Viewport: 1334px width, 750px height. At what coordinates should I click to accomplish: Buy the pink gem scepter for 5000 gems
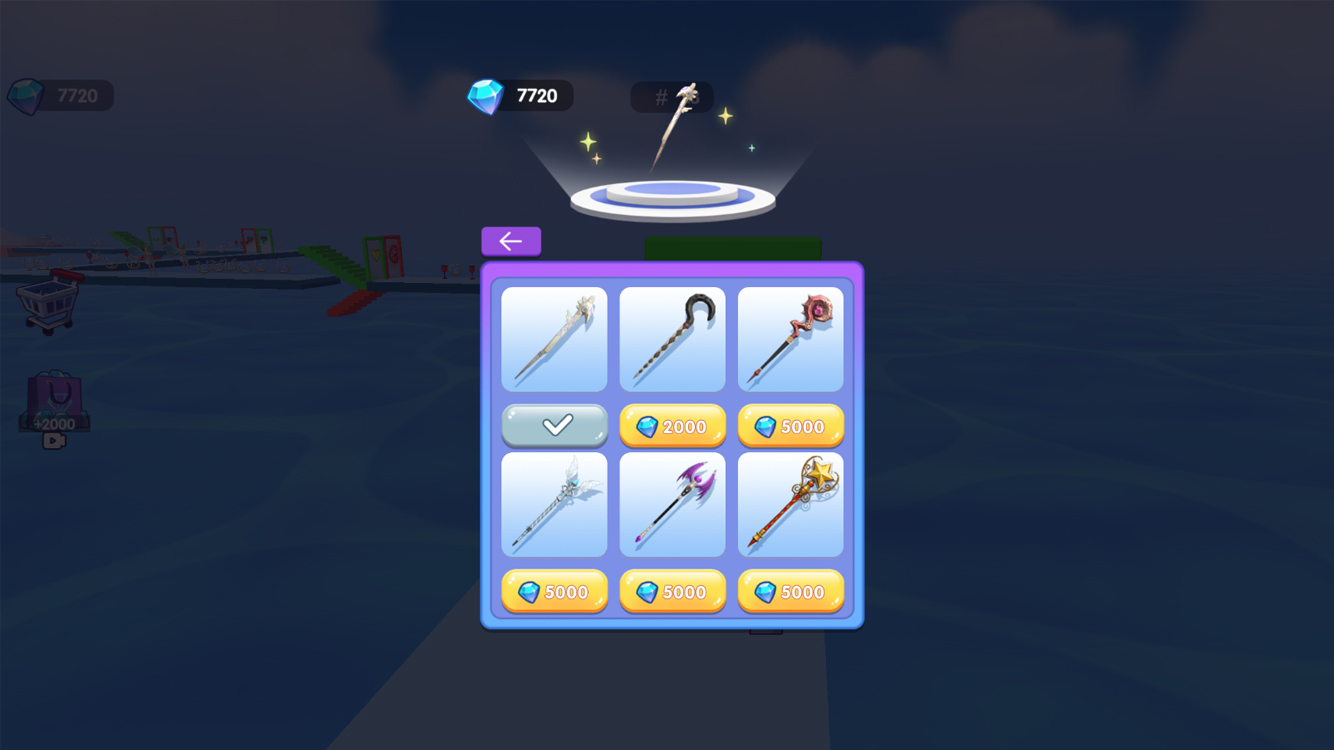click(x=790, y=425)
